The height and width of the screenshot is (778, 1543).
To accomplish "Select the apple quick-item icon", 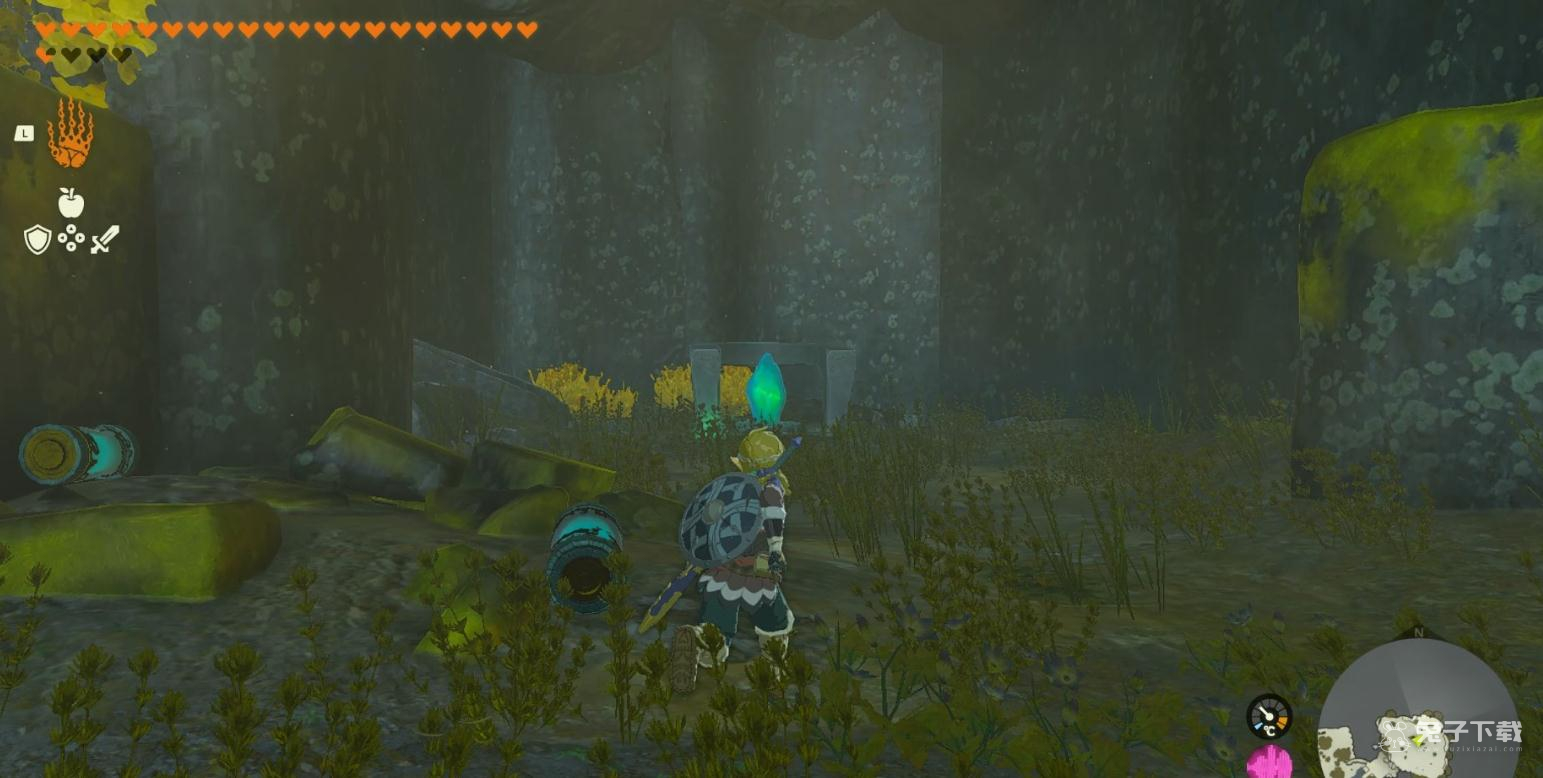I will [70, 203].
